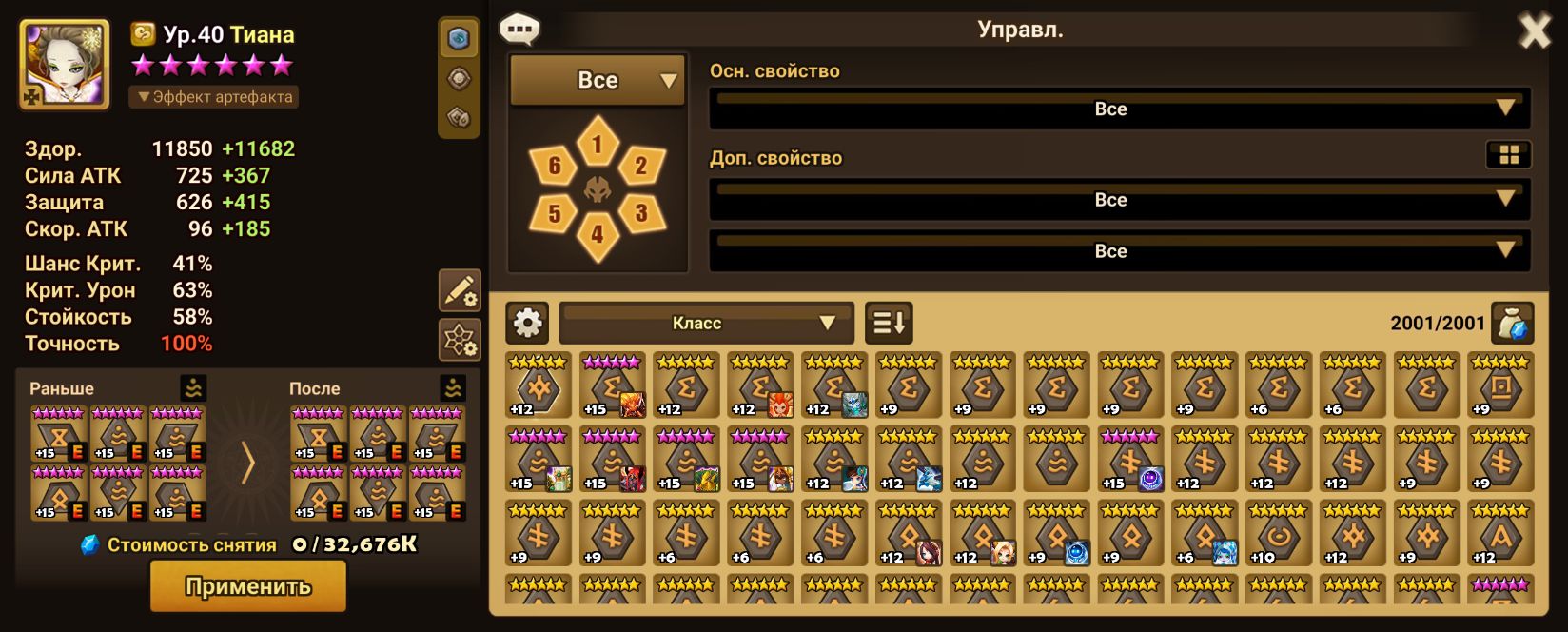Select rune slot 5 on the hexagon

(554, 212)
